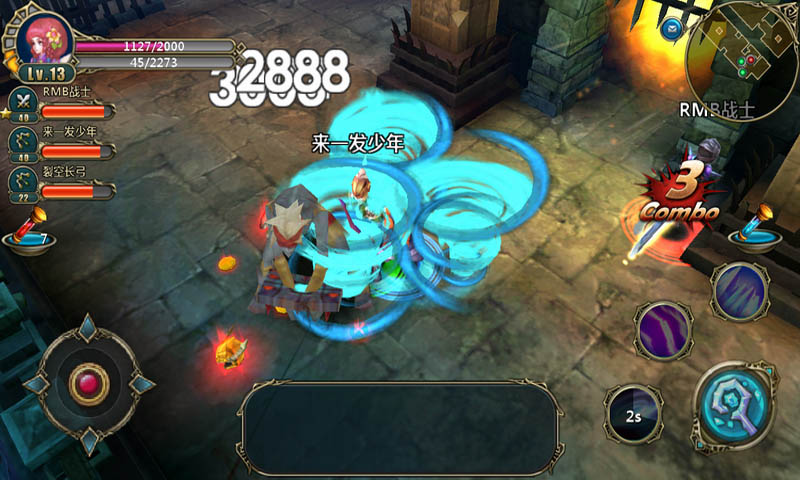Cast the purple slash skill
Image resolution: width=800 pixels, height=480 pixels.
(x=664, y=331)
